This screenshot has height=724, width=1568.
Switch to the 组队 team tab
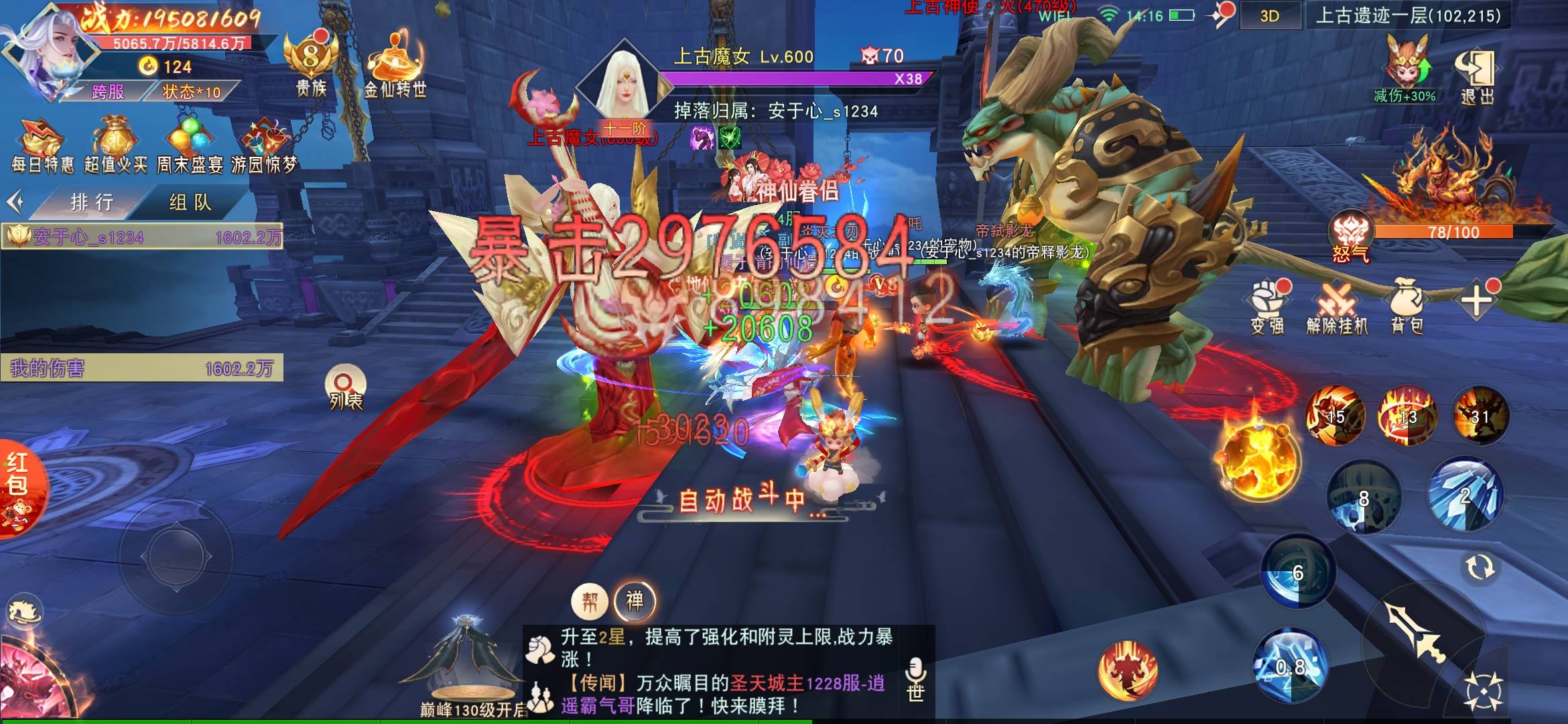pos(190,202)
